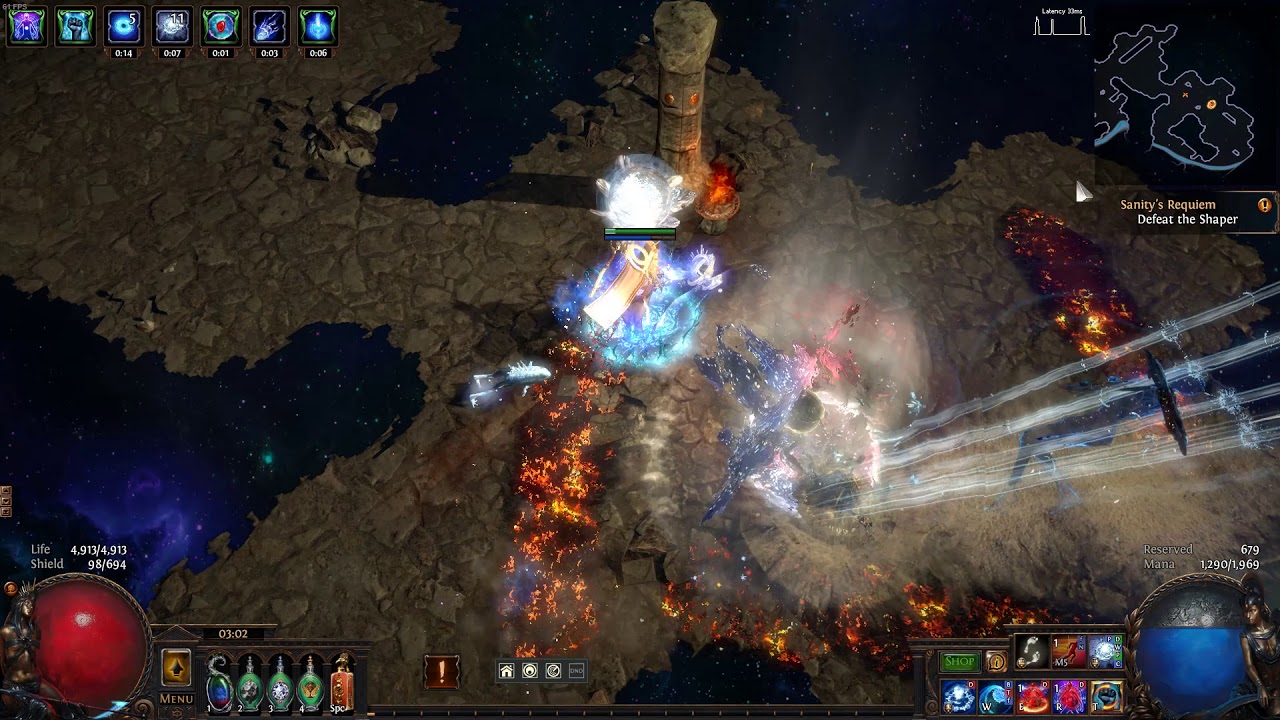
Task: Click the orange exclamation mark alert button
Action: pos(441,671)
